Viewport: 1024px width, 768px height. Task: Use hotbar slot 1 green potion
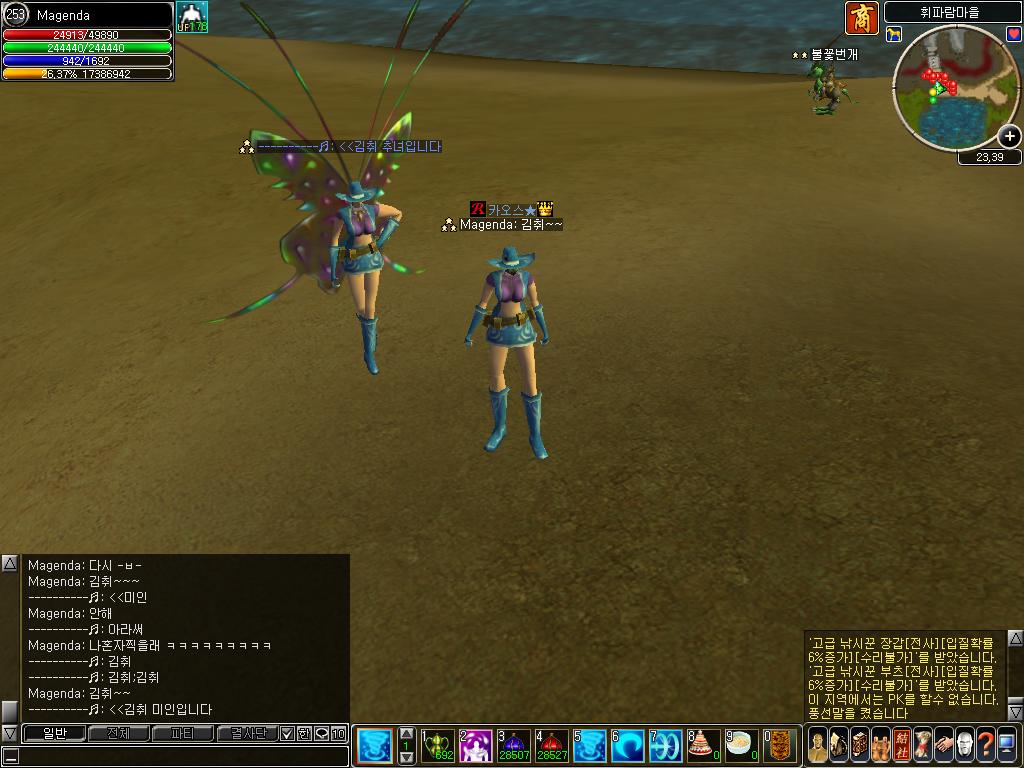(x=438, y=745)
